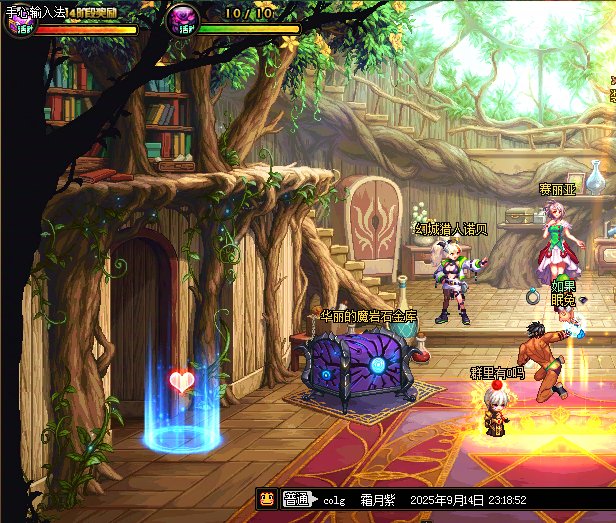Open the purple rose 活跃 icon
616x523 pixels.
181,19
